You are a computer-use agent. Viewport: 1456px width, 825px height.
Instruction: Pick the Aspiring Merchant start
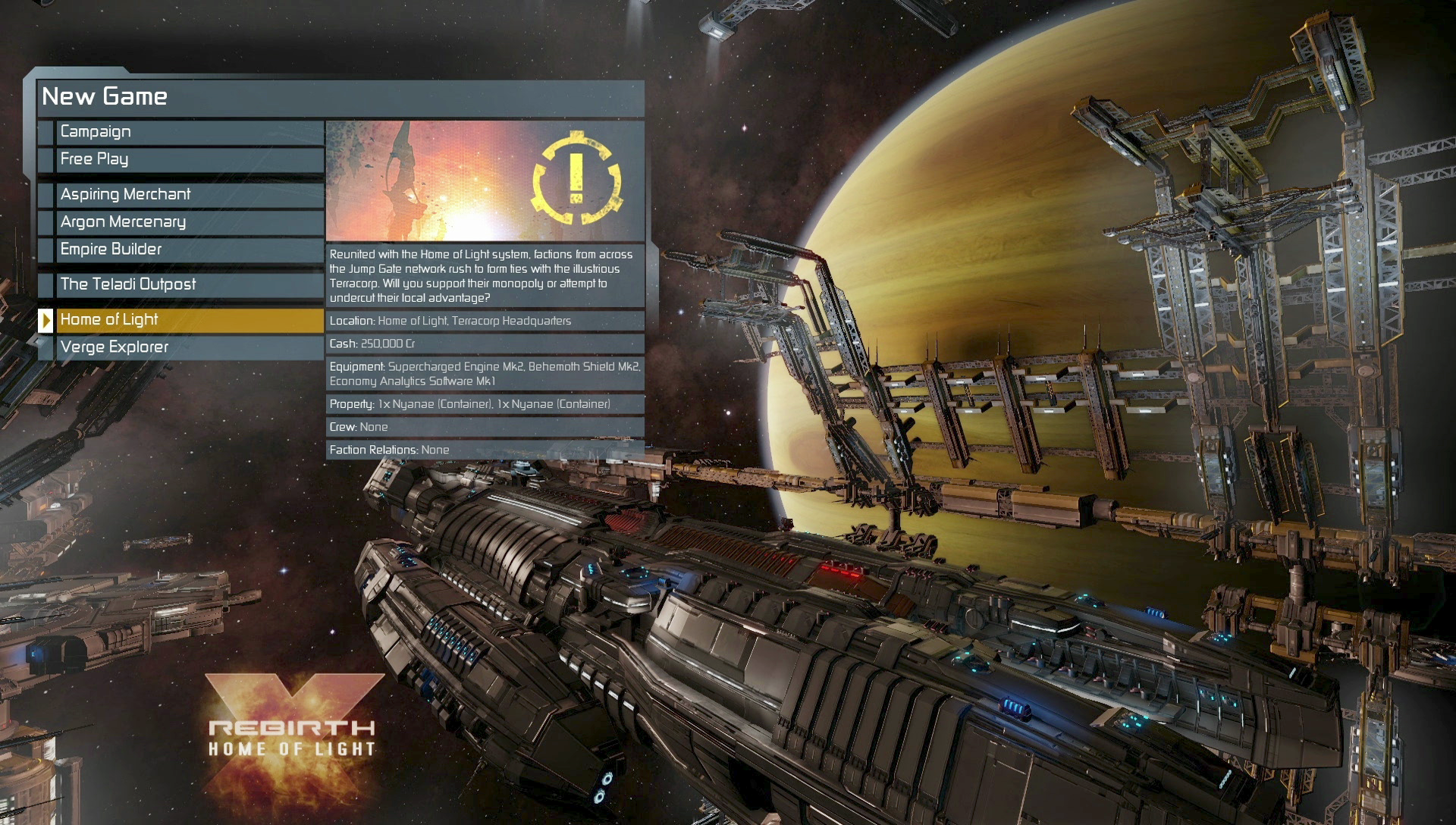coord(190,195)
